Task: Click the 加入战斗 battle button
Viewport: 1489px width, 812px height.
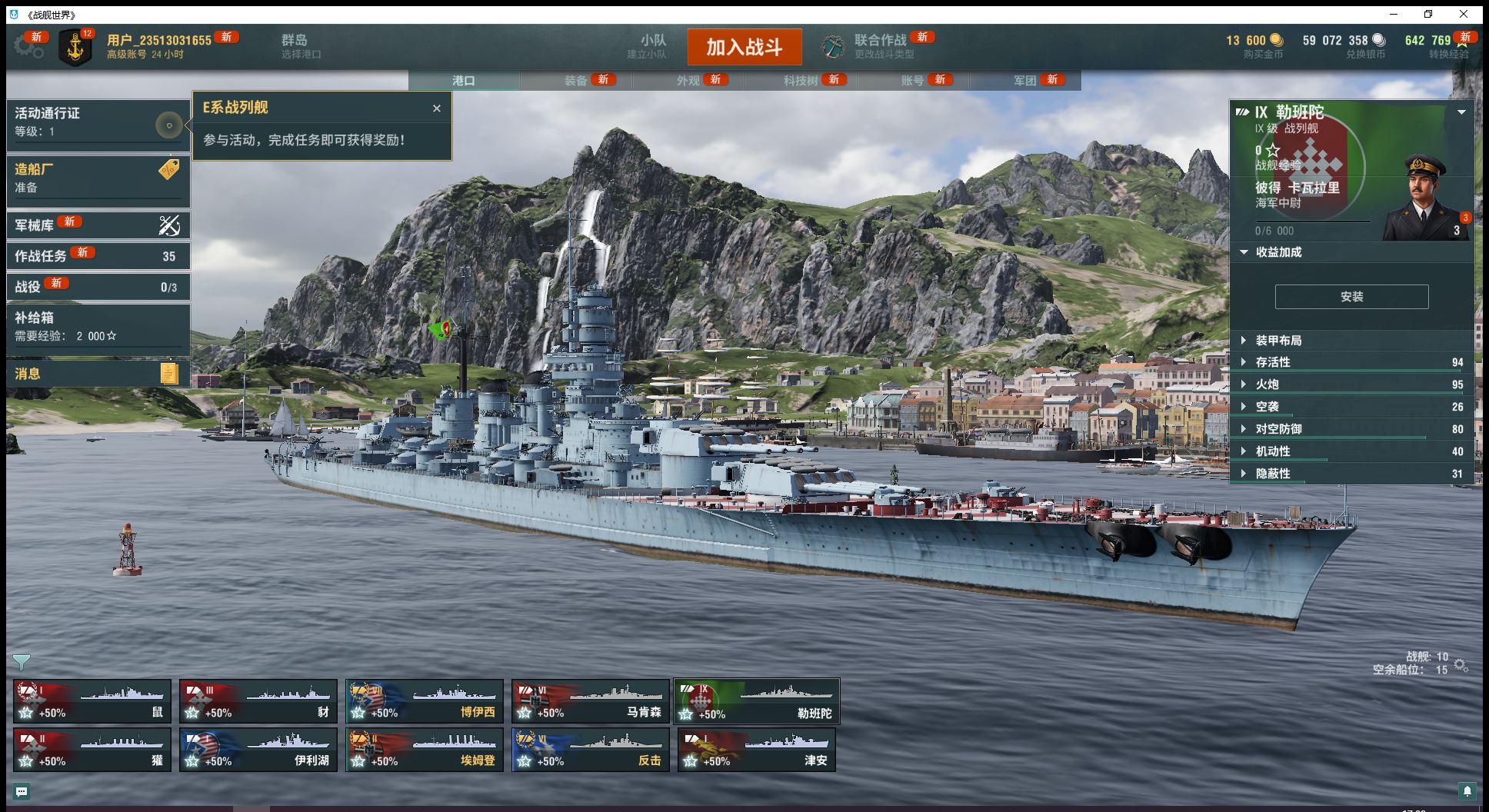Action: click(744, 48)
